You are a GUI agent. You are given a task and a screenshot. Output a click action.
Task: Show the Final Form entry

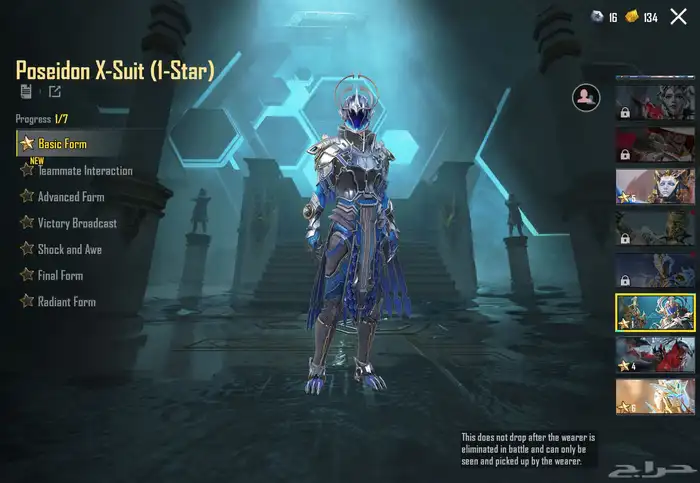click(60, 275)
